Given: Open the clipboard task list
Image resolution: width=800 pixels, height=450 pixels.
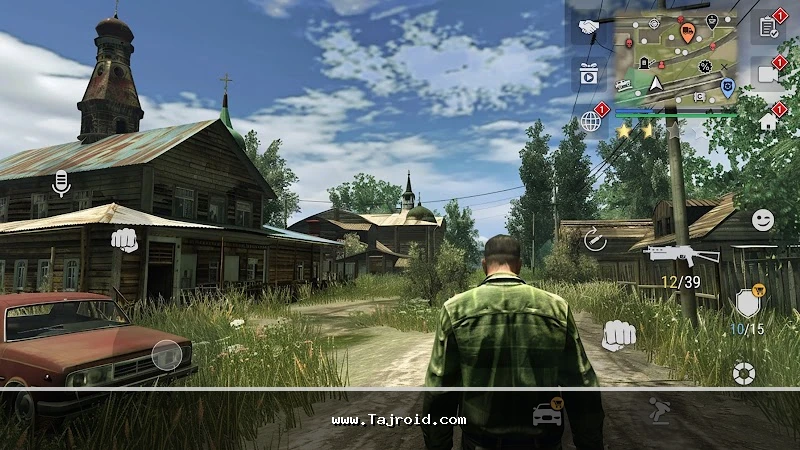Looking at the screenshot, I should 768,27.
